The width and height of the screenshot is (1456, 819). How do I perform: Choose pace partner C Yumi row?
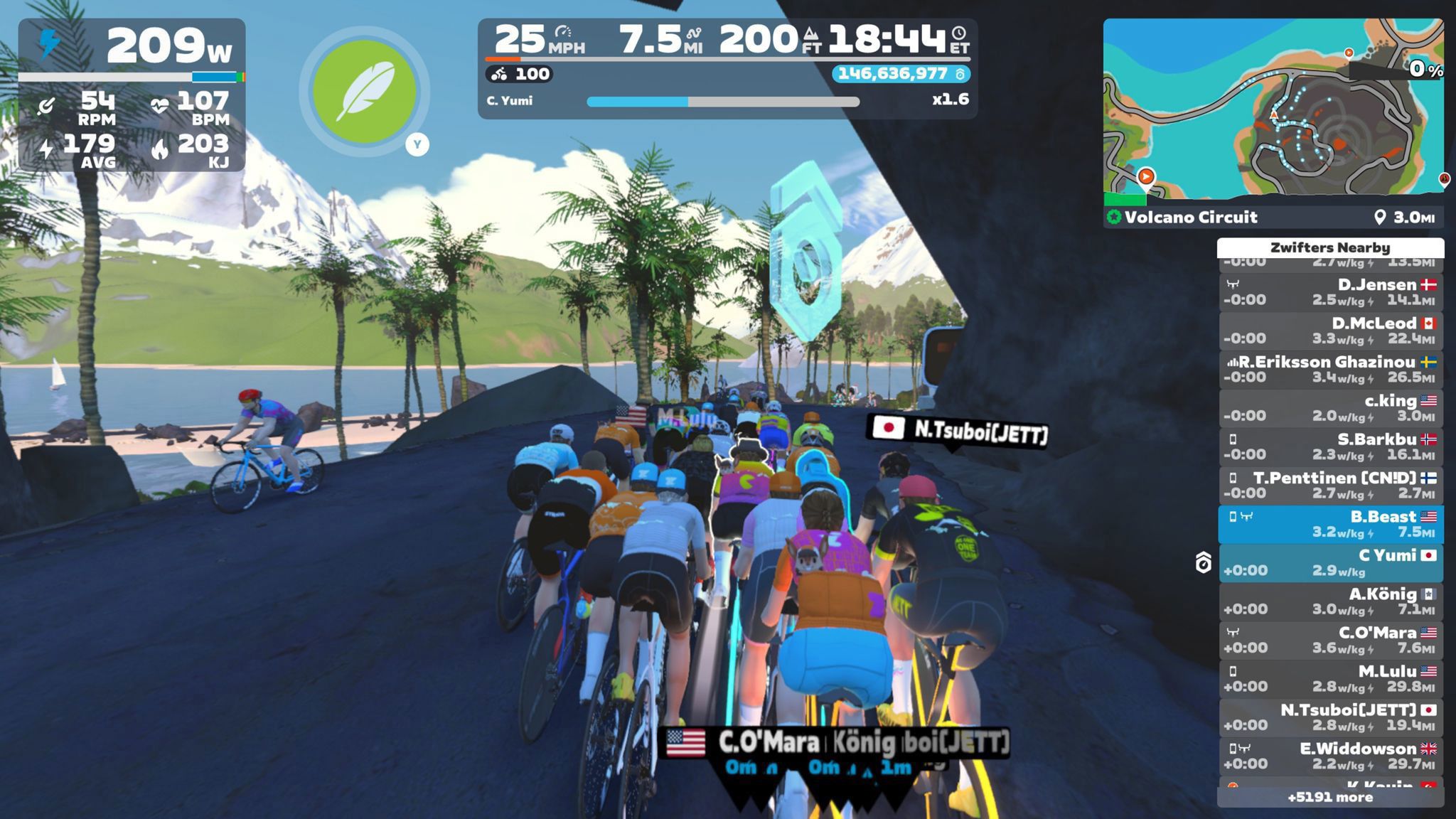coord(1330,563)
